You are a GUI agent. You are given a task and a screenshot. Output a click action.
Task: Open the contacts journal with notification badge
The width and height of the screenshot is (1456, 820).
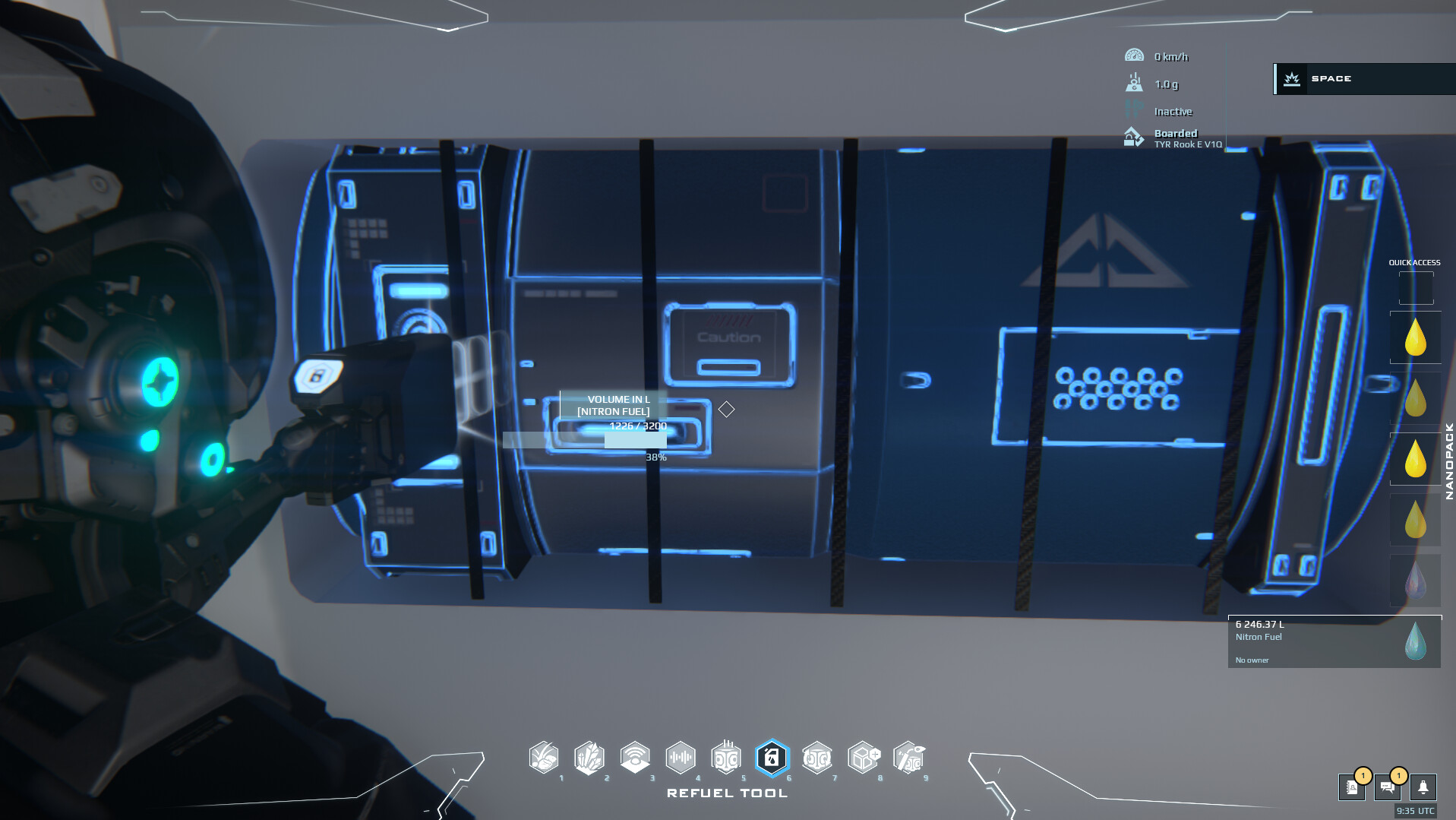tap(1352, 788)
